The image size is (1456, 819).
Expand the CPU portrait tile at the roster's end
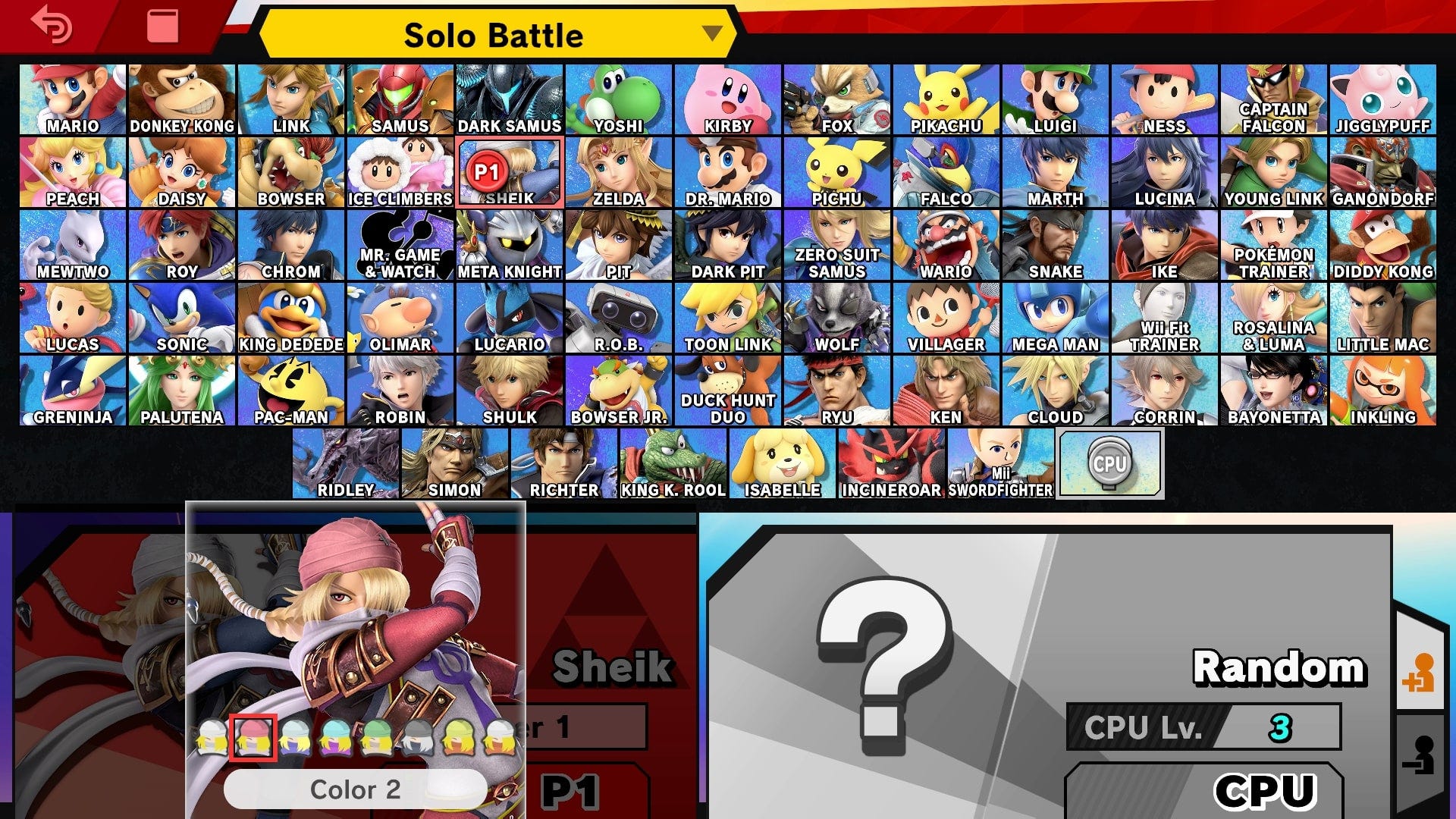point(1111,463)
